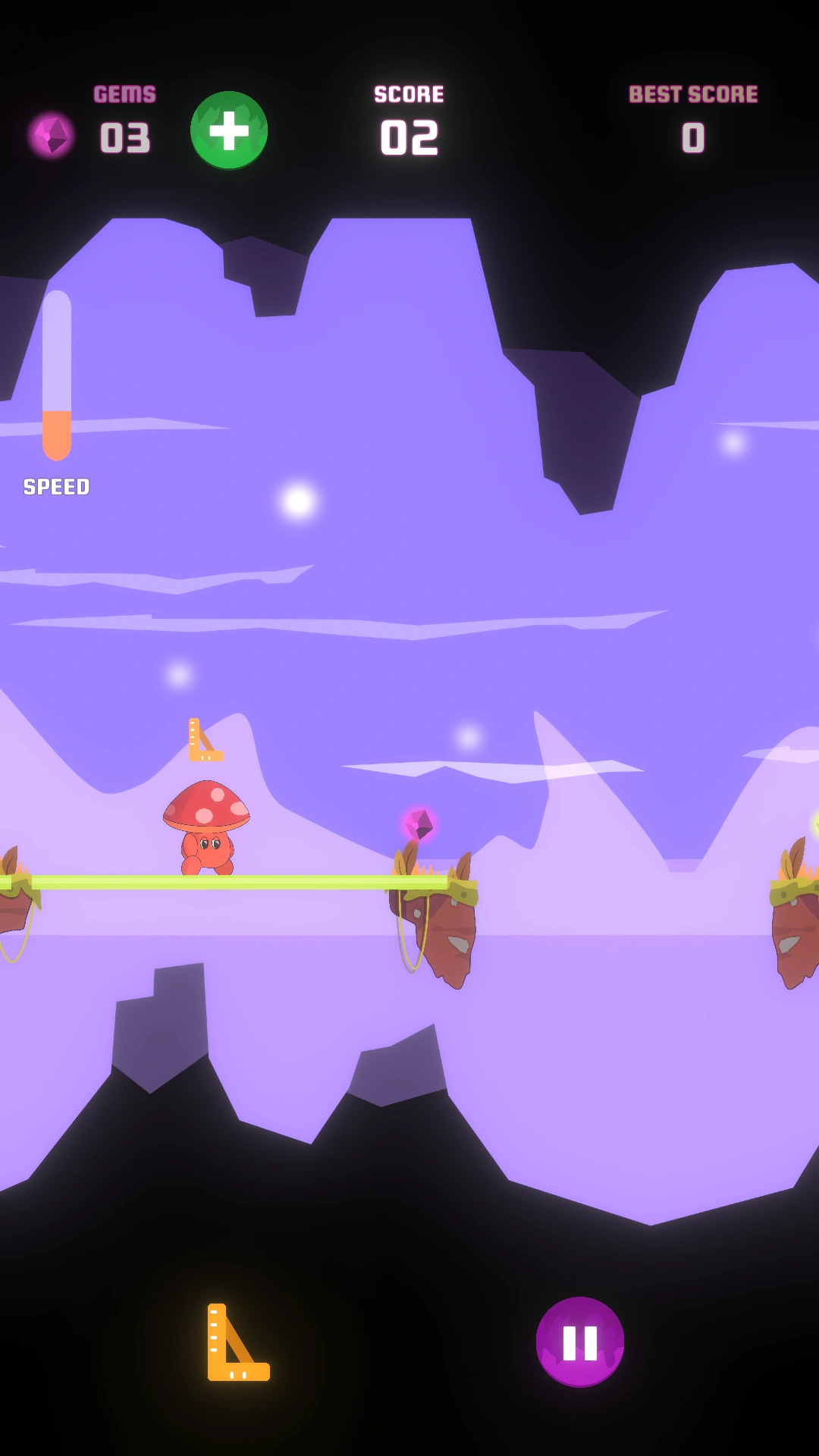Tap the green plus button to add gems
This screenshot has height=1456, width=819.
[x=229, y=130]
